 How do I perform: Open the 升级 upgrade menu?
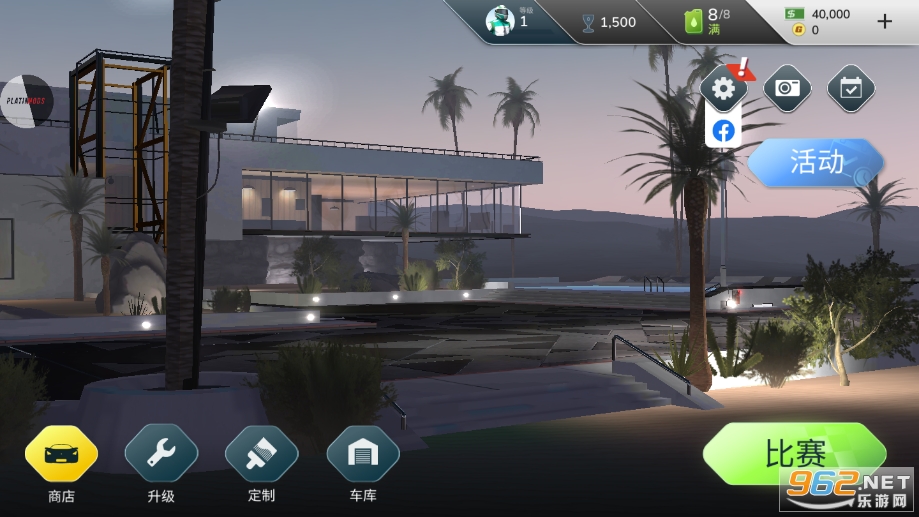click(x=161, y=454)
